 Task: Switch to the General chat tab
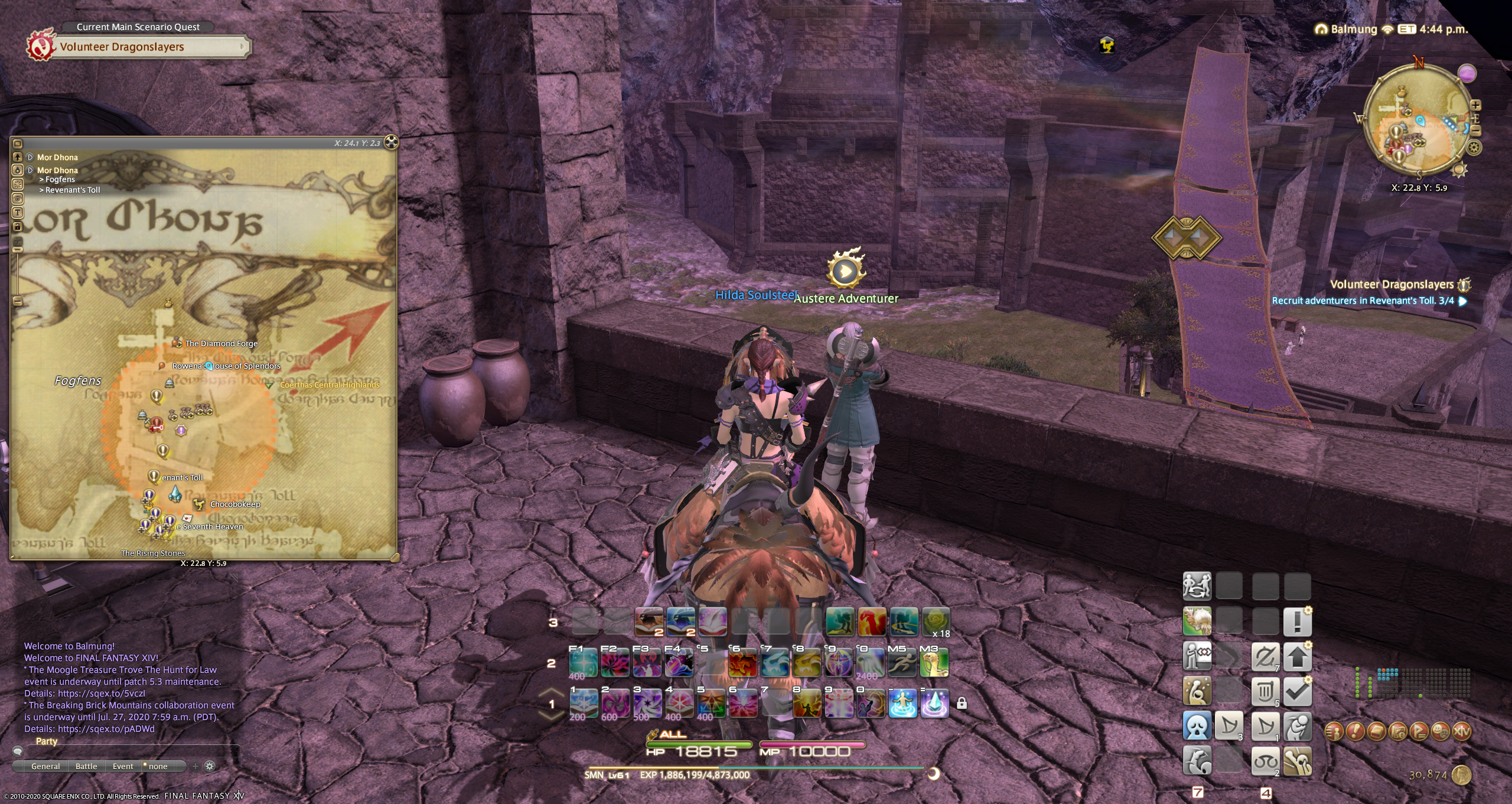[x=45, y=766]
